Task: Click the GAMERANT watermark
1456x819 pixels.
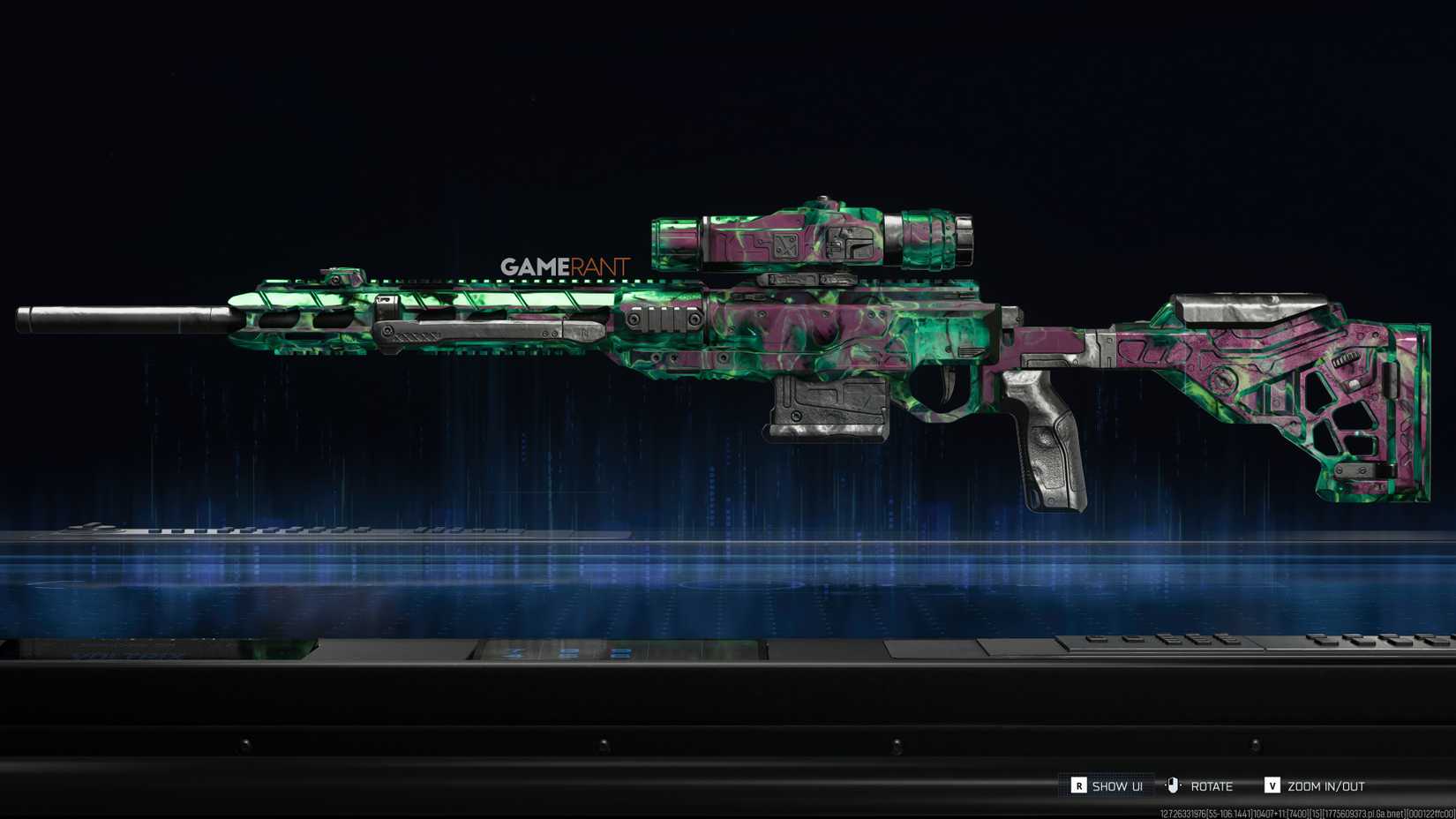Action: 565,261
